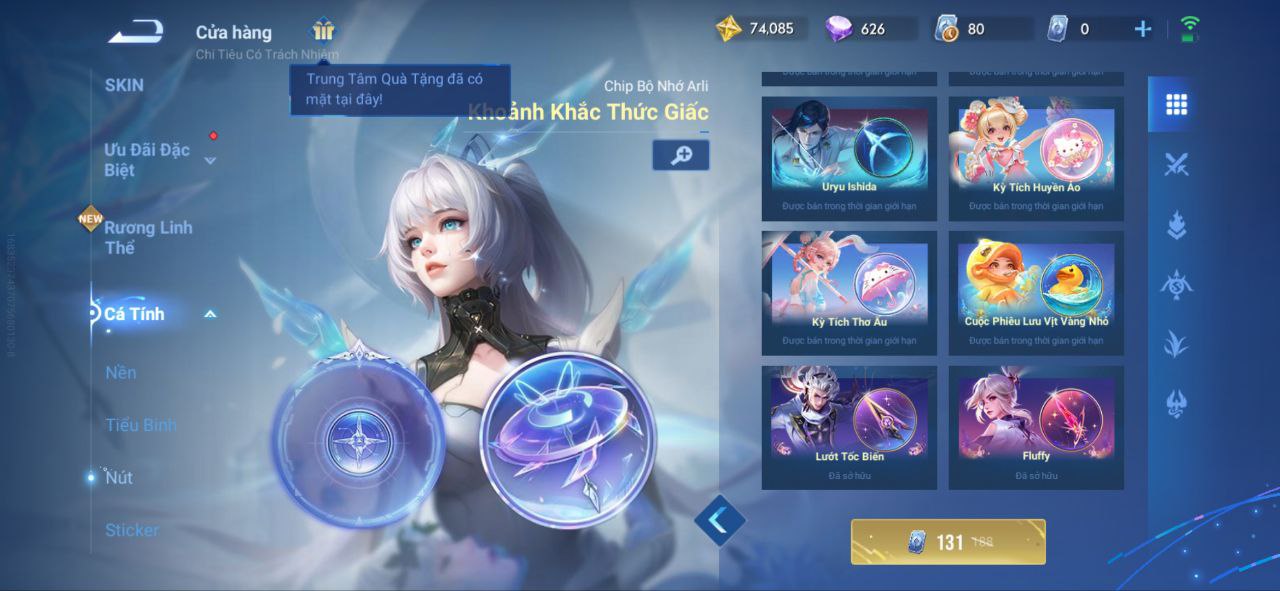
Task: Select the Nền subcategory
Action: tap(121, 372)
